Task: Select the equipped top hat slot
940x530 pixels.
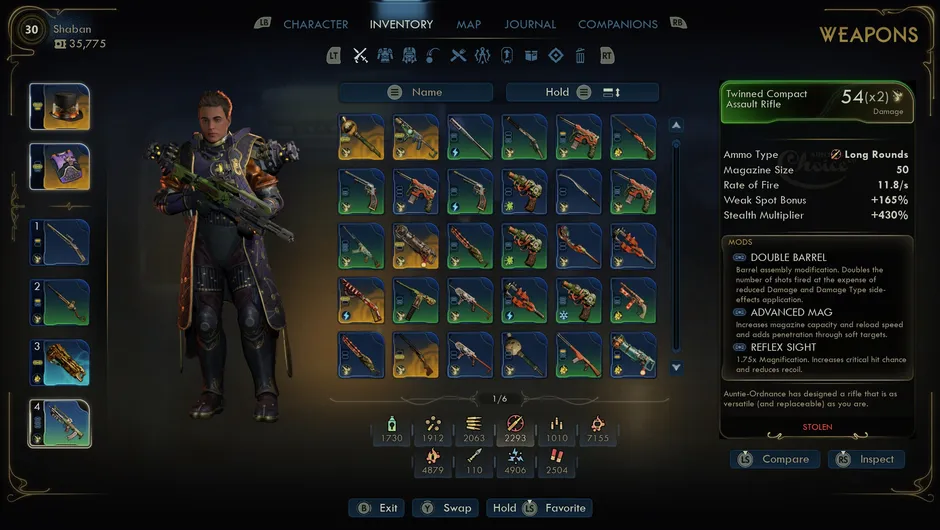Action: click(x=60, y=107)
